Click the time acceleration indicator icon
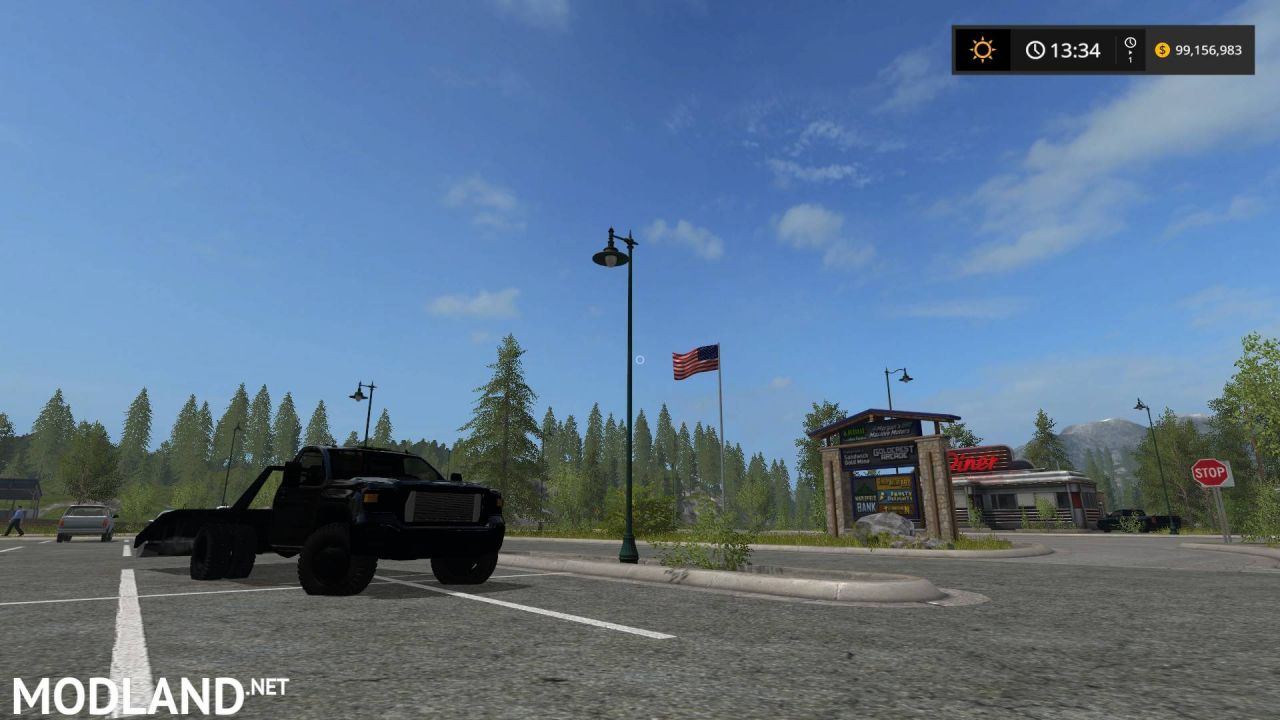Image resolution: width=1280 pixels, height=720 pixels. [x=1129, y=48]
